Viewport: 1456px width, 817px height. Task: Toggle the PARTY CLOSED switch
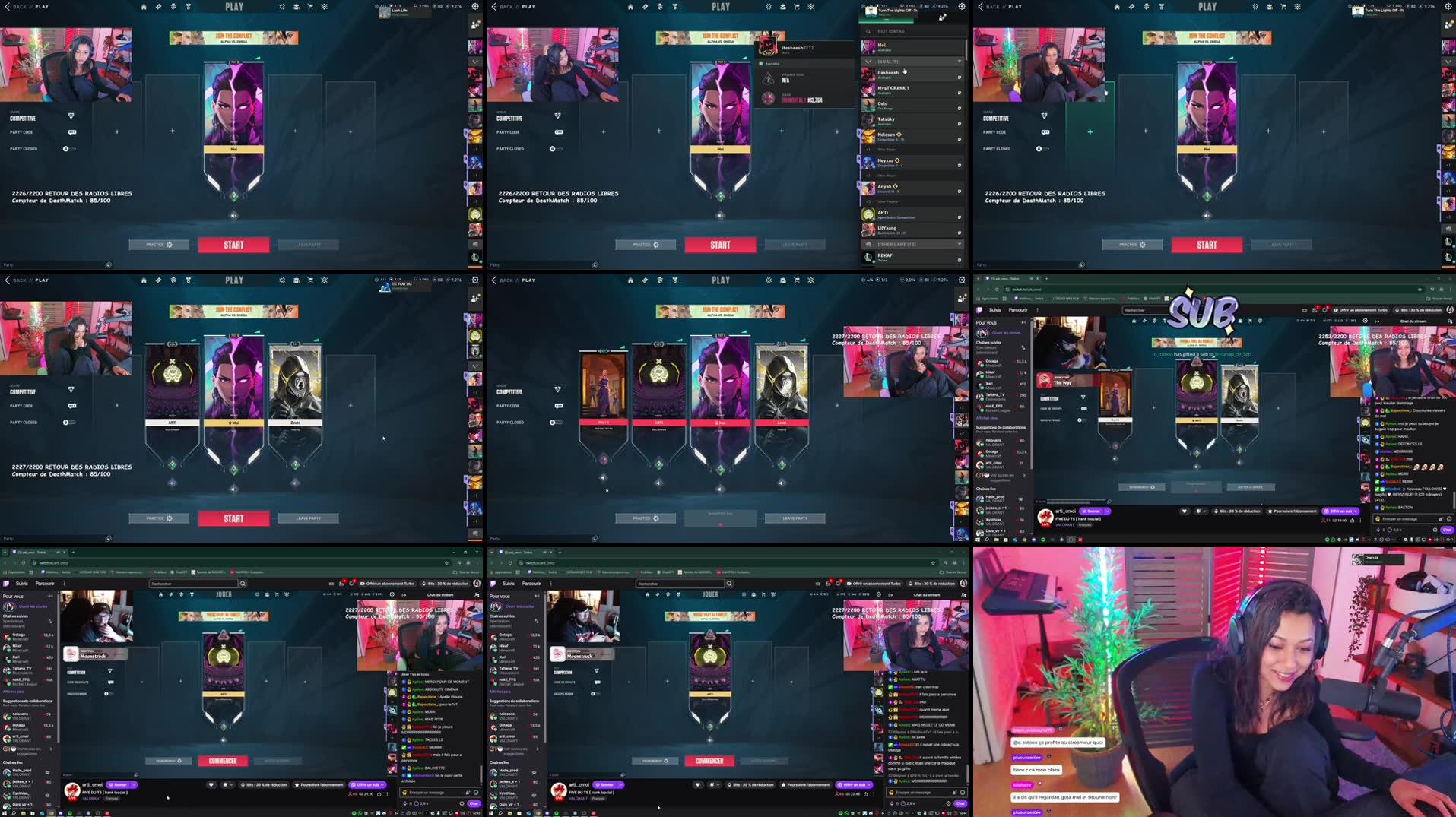pos(69,149)
